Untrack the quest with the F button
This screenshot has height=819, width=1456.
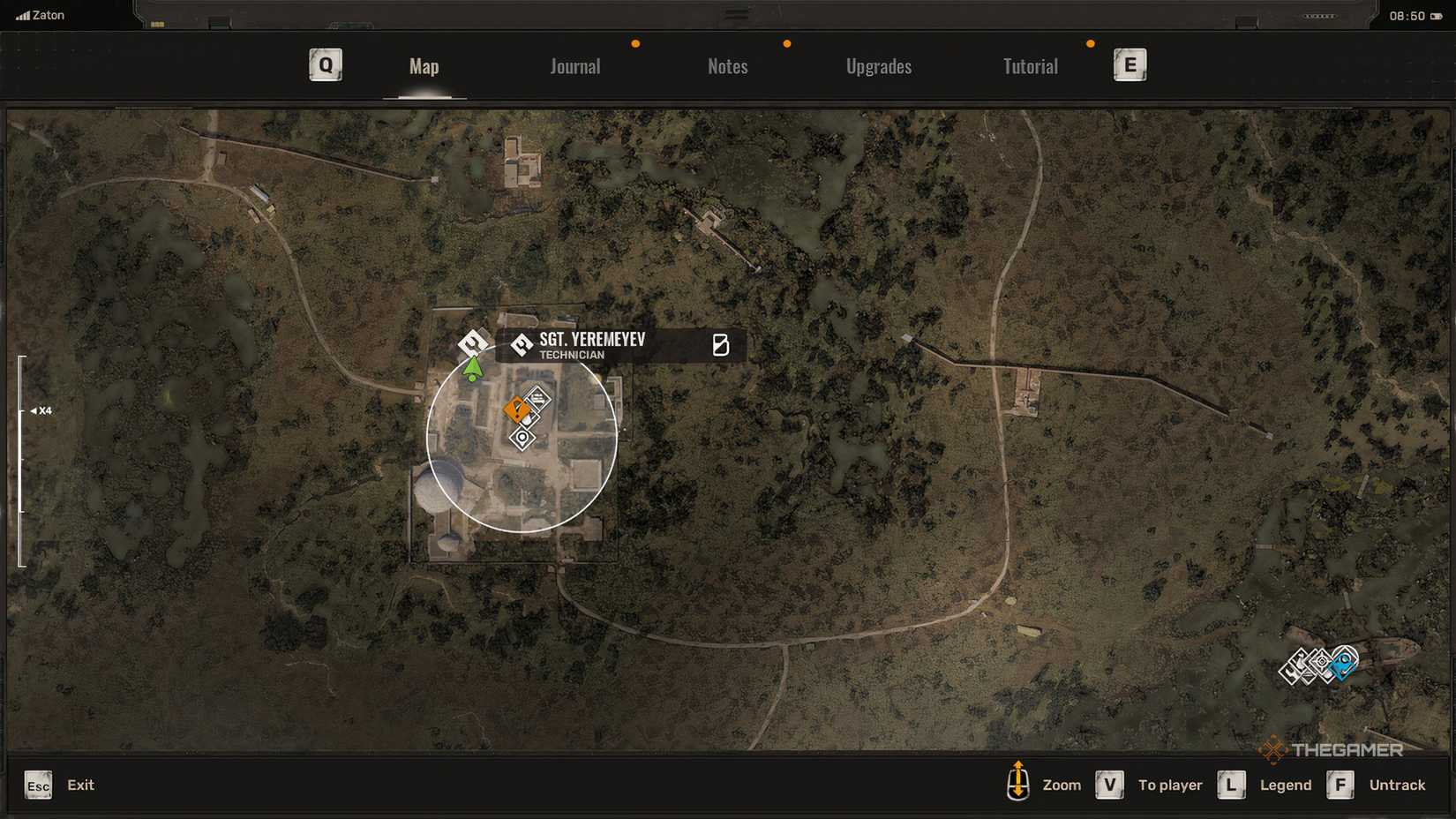(1341, 785)
